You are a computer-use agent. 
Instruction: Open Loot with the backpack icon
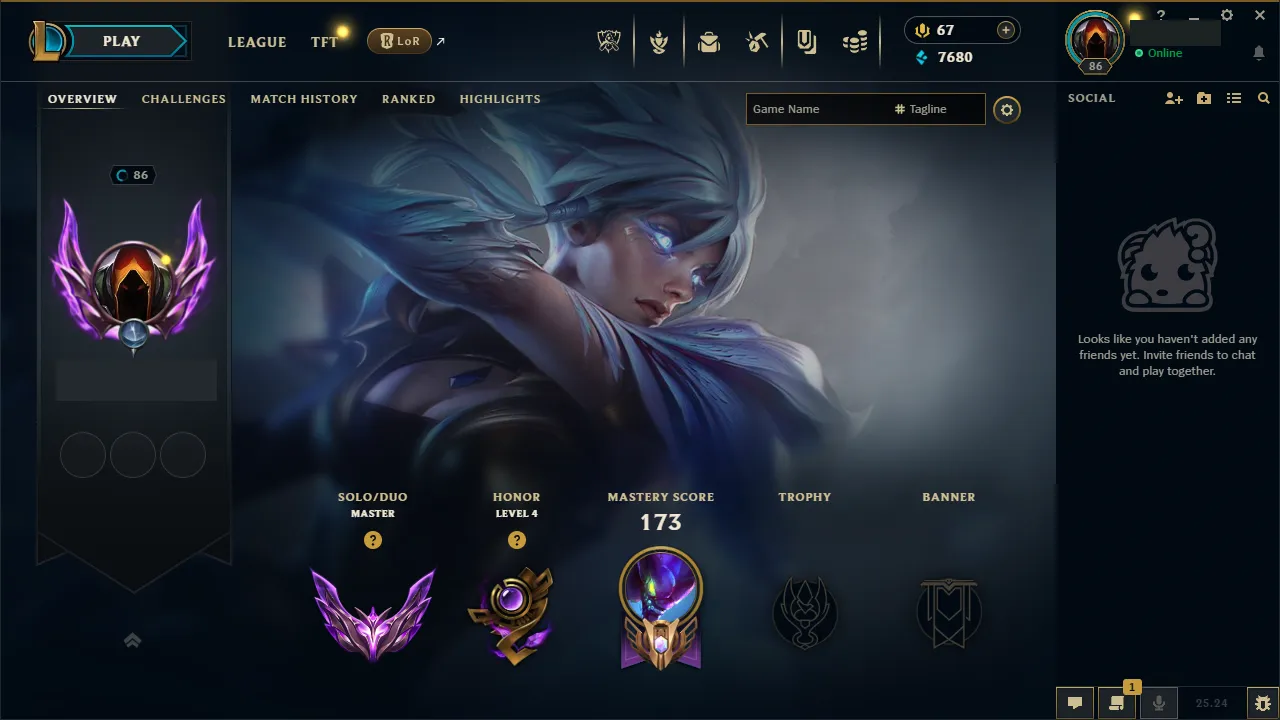point(708,41)
